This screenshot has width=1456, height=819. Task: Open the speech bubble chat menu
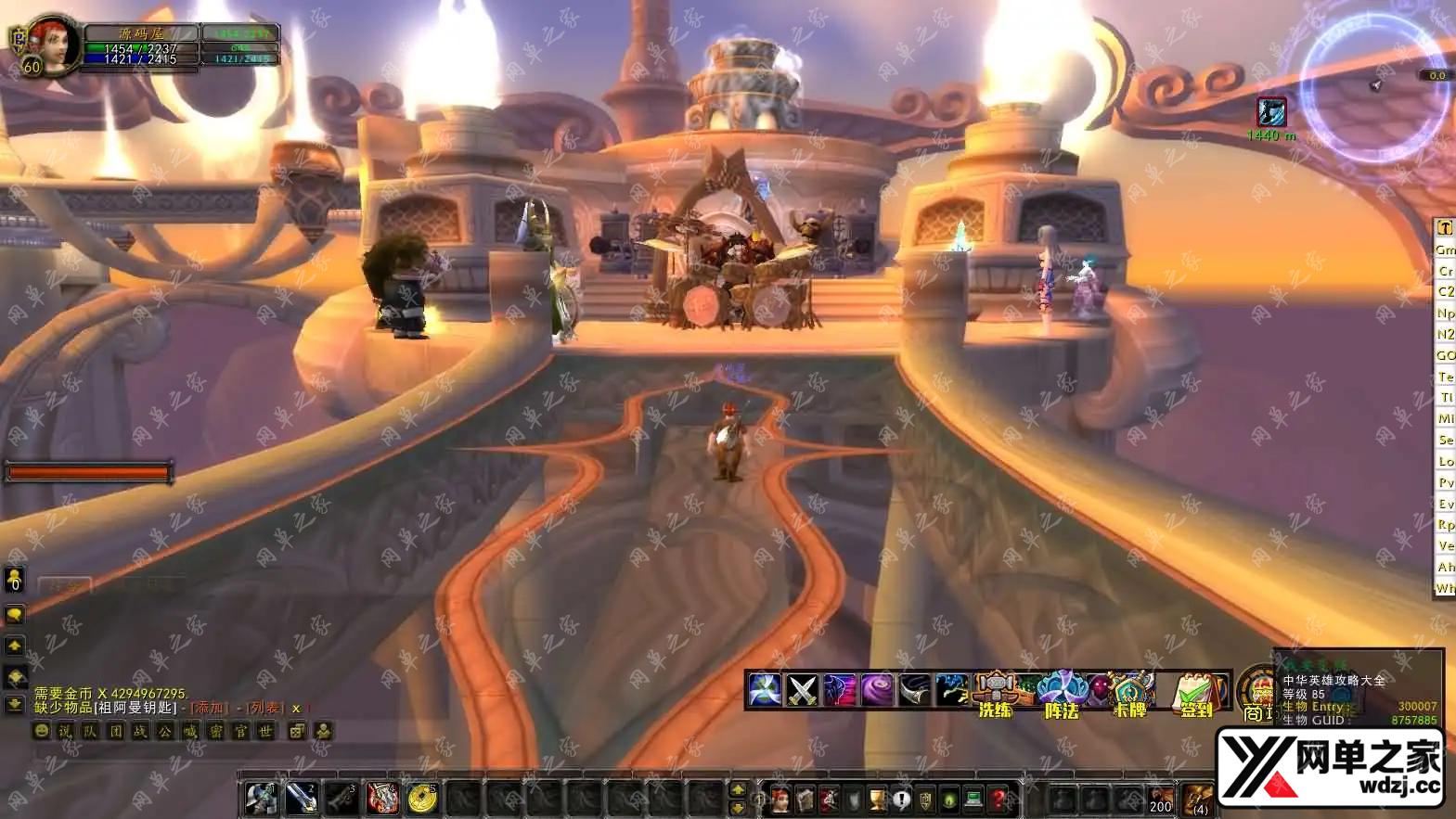tap(15, 614)
